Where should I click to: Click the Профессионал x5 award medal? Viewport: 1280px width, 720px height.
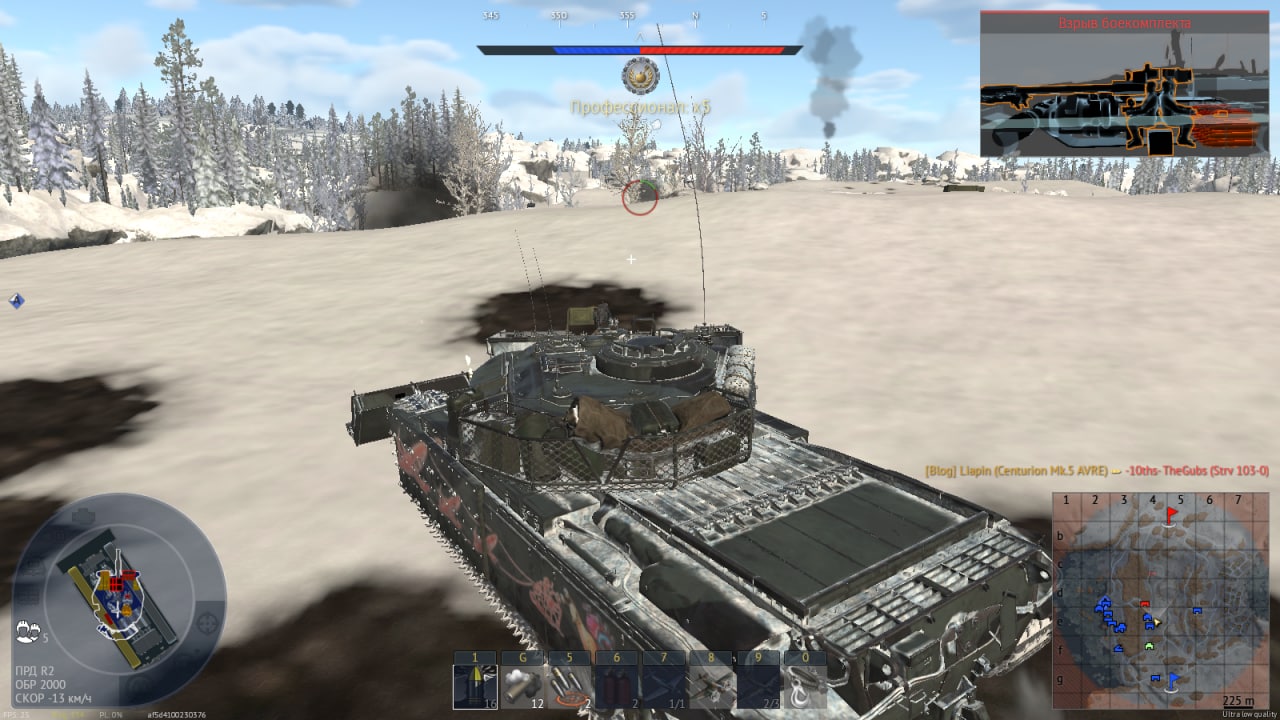(640, 74)
